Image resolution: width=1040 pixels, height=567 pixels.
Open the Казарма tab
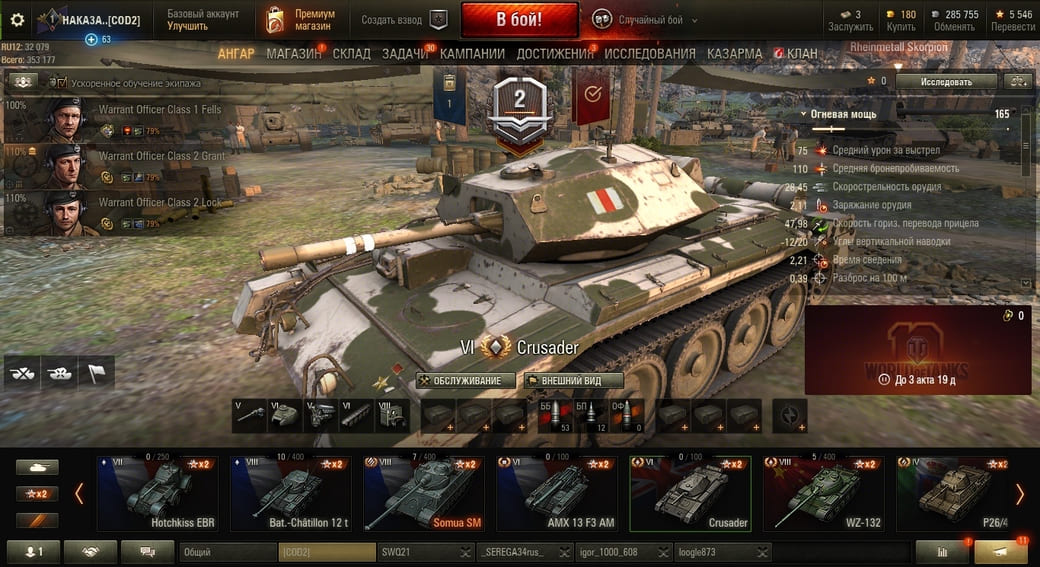coord(734,53)
